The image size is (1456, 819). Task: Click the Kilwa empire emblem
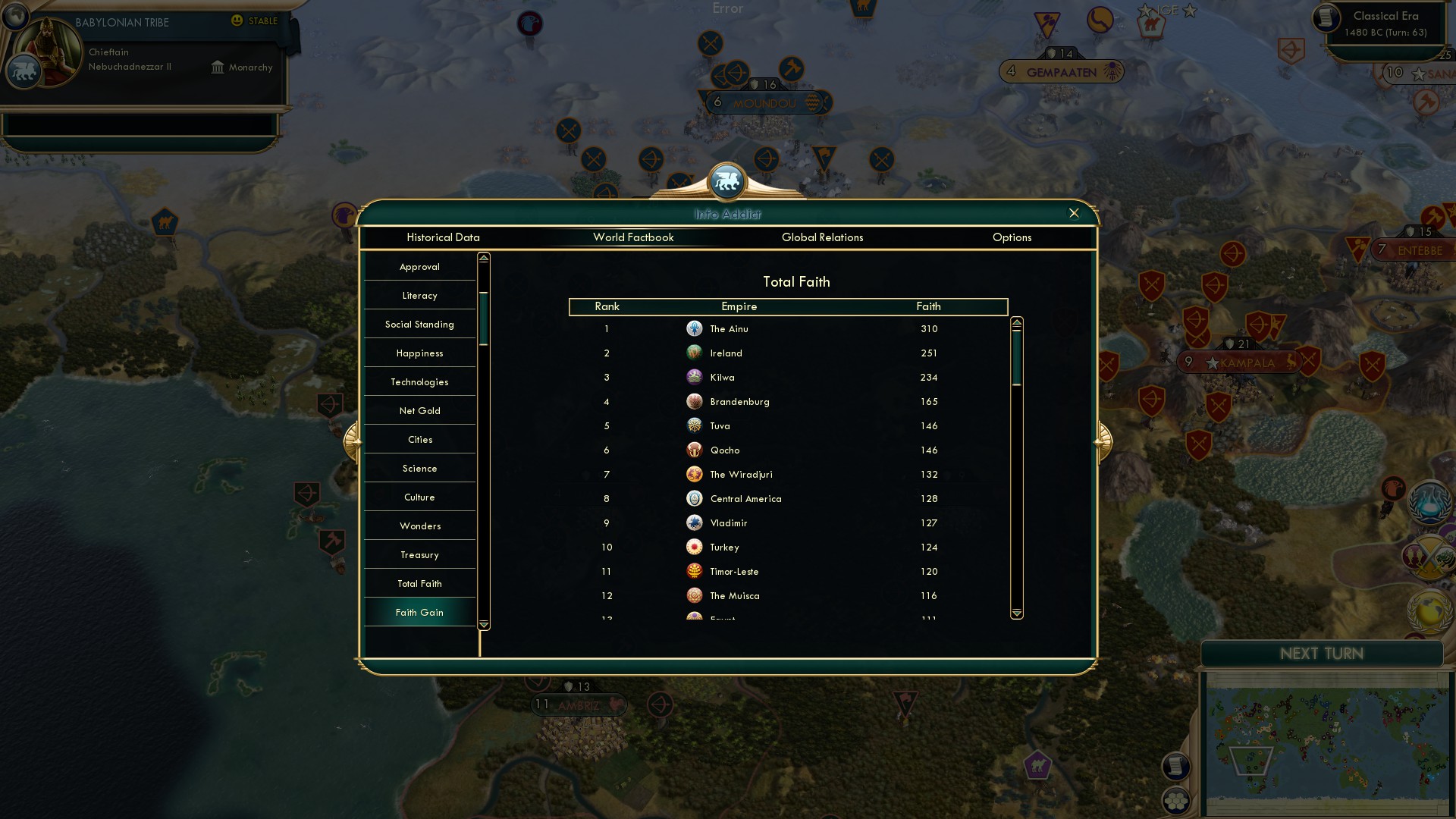695,377
